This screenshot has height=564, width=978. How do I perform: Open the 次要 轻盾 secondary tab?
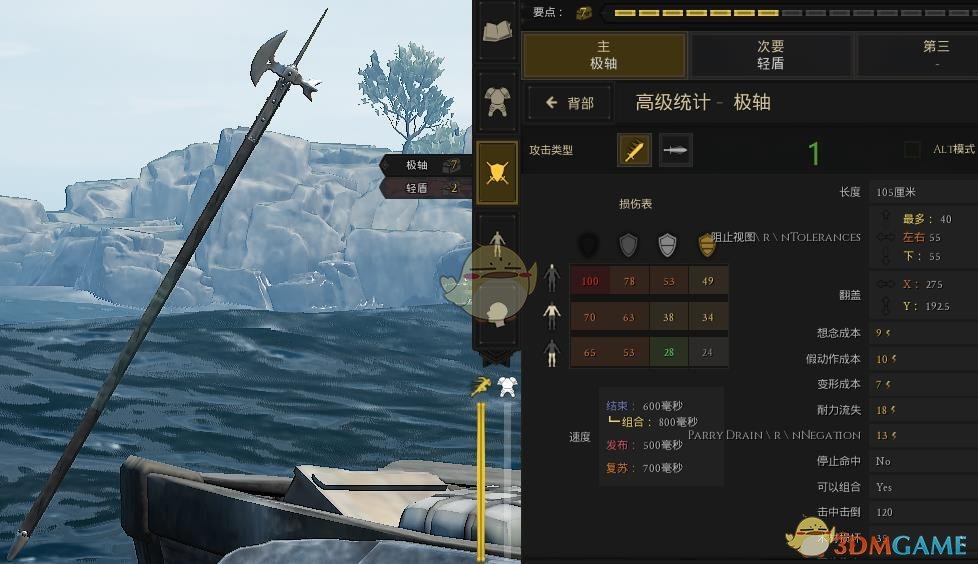[770, 55]
